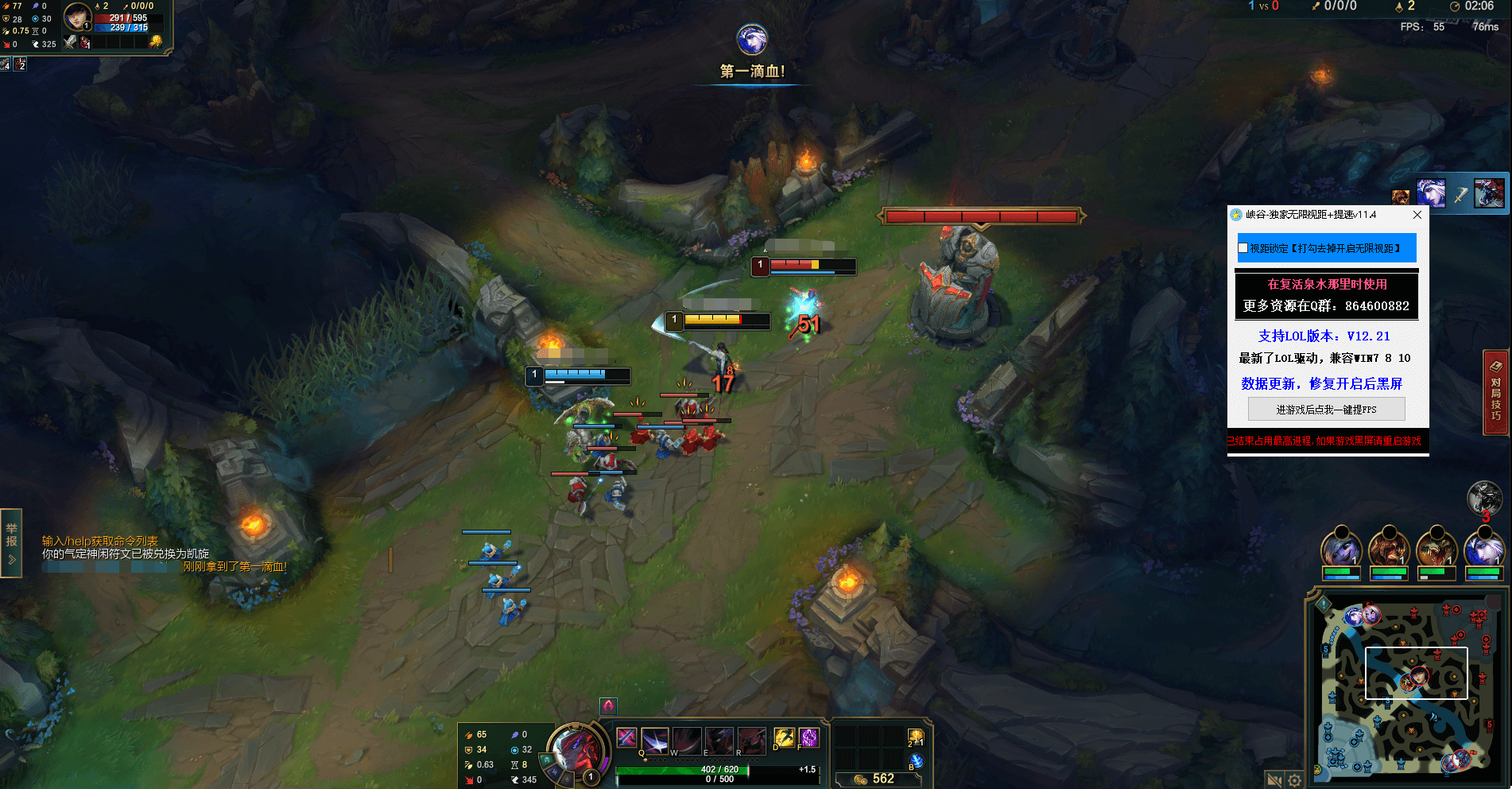Close the 峡谷 overlay window
Image resolution: width=1512 pixels, height=789 pixels.
tap(1417, 215)
